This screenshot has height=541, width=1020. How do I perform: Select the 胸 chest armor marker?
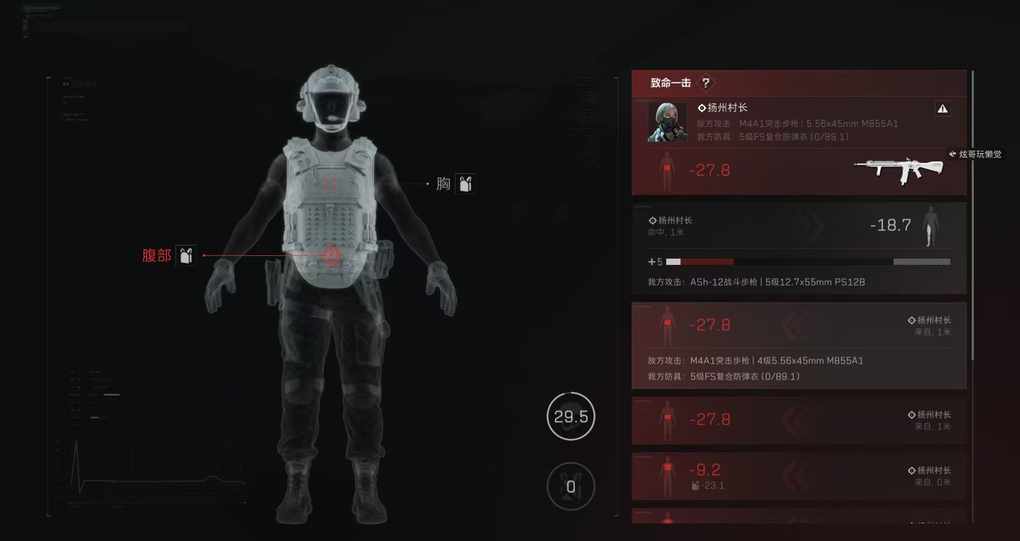[465, 184]
